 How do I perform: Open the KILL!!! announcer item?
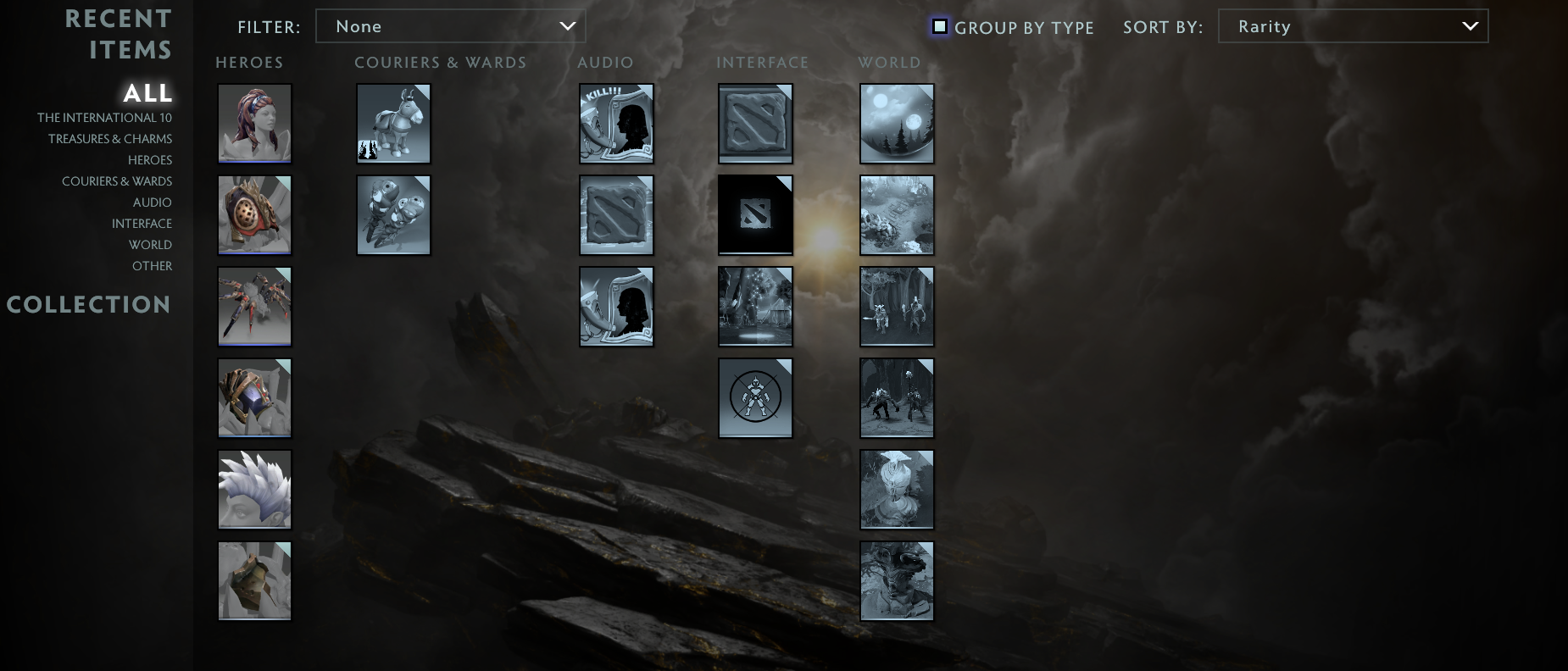pyautogui.click(x=616, y=123)
